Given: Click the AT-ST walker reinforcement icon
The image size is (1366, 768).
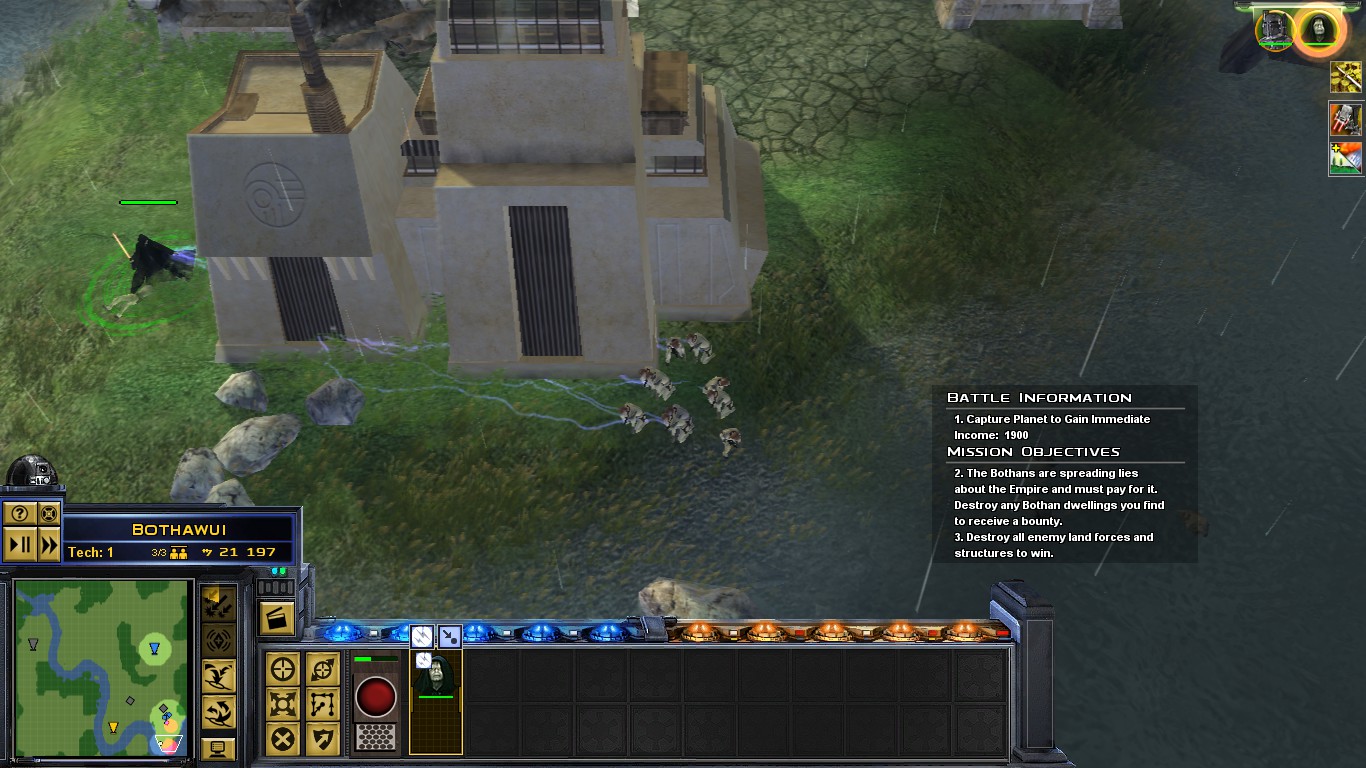Looking at the screenshot, I should [x=1345, y=119].
